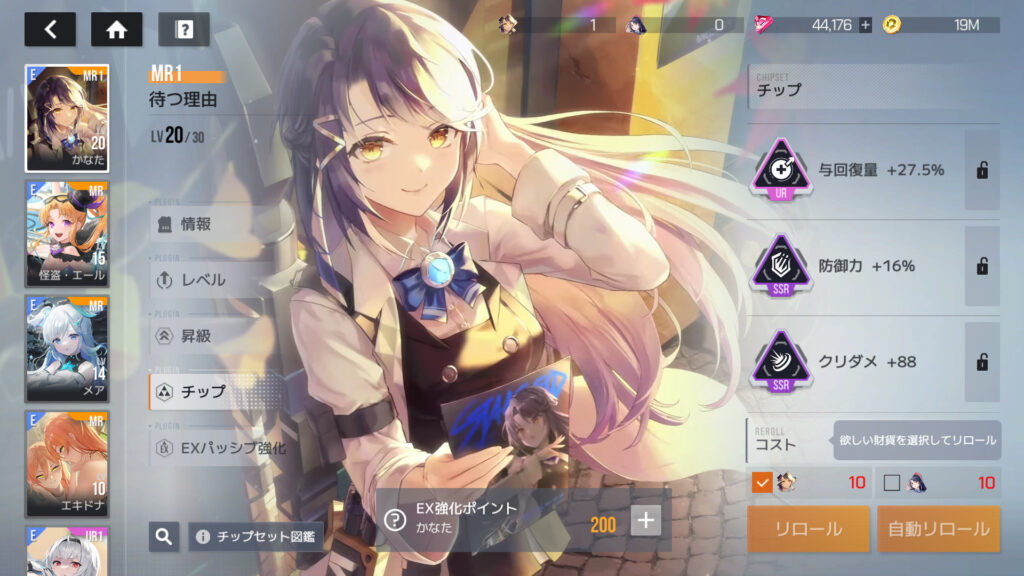This screenshot has height=576, width=1024.
Task: Choose the メア character portrait
Action: pos(67,349)
